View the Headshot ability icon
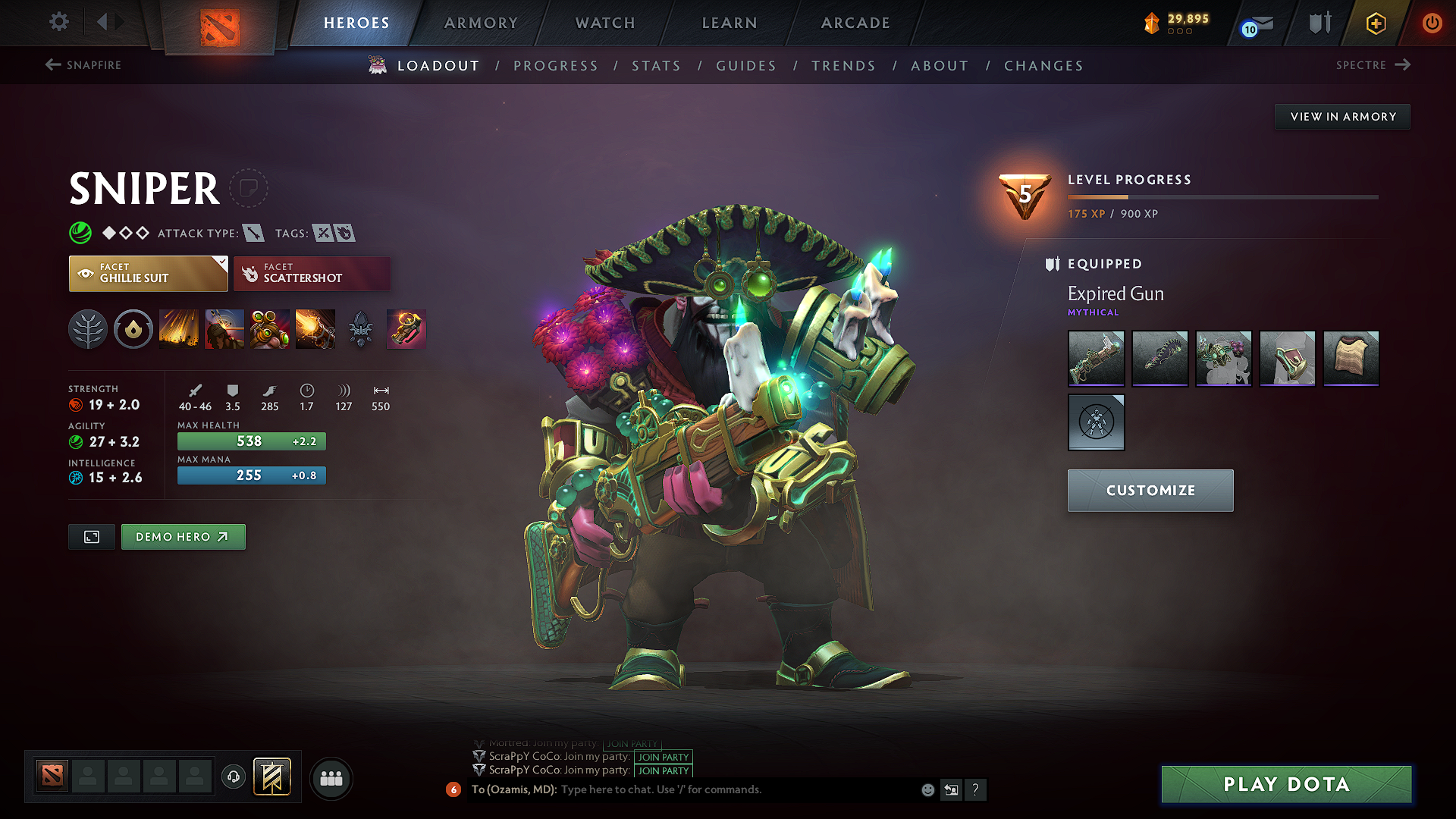1456x819 pixels. point(224,329)
